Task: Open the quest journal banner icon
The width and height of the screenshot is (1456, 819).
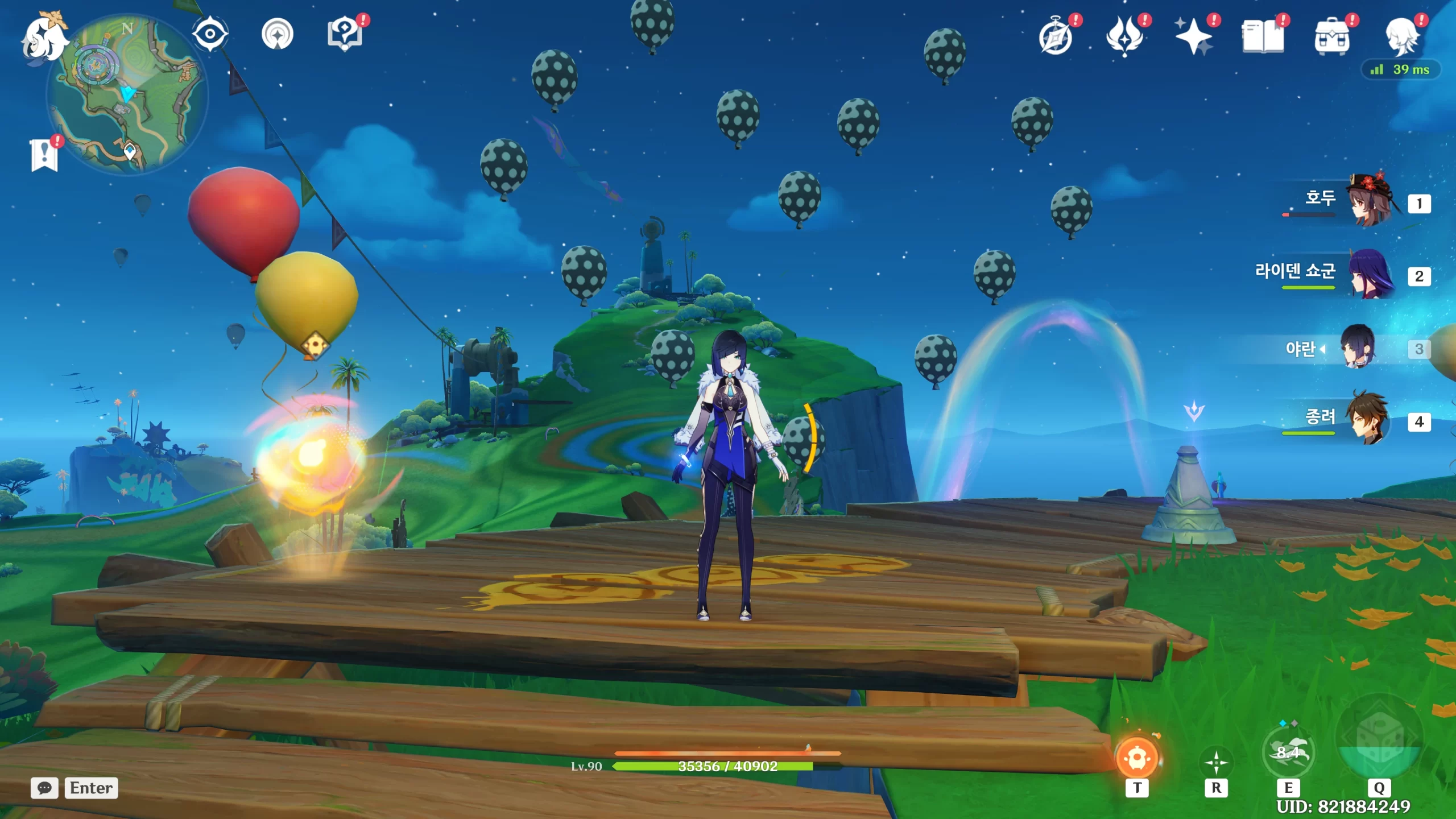Action: (44, 154)
